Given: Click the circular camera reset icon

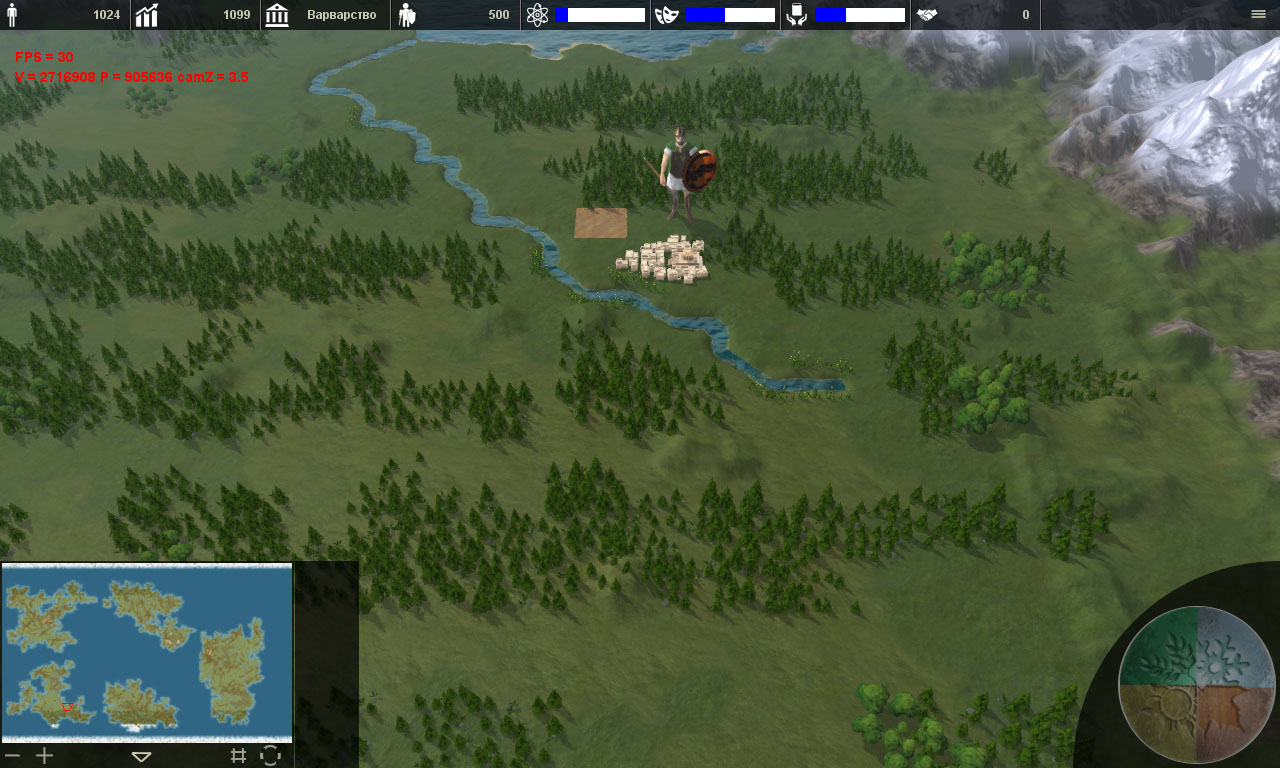Looking at the screenshot, I should tap(270, 756).
